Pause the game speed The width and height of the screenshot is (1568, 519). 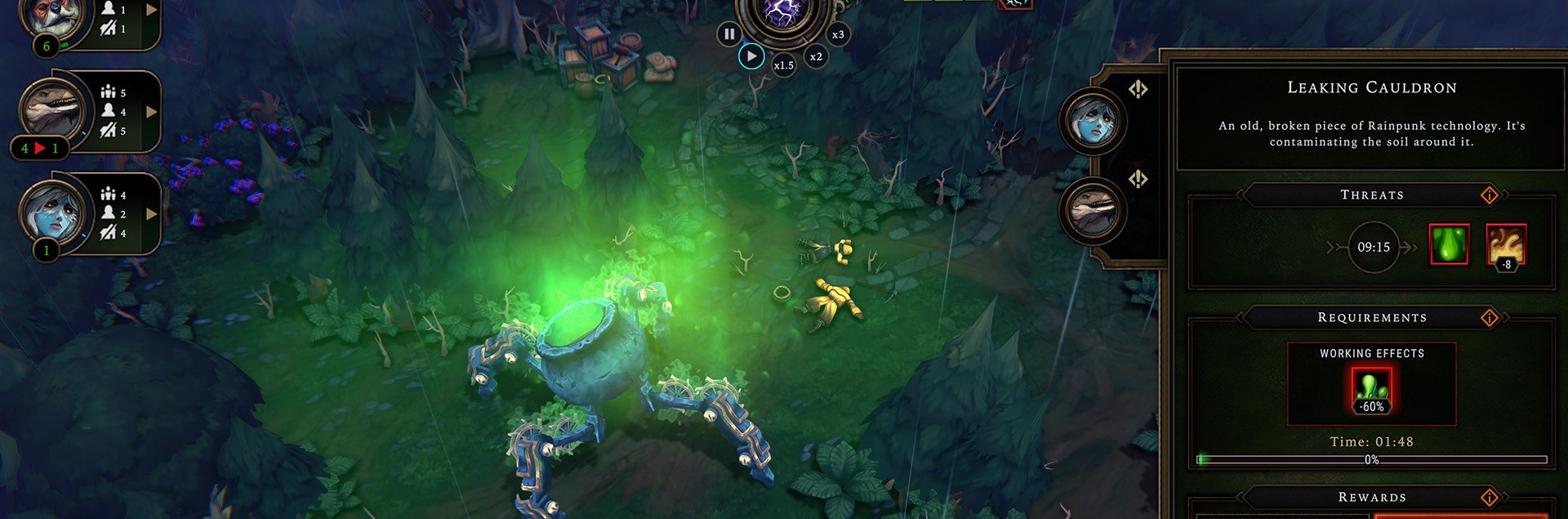pos(729,34)
